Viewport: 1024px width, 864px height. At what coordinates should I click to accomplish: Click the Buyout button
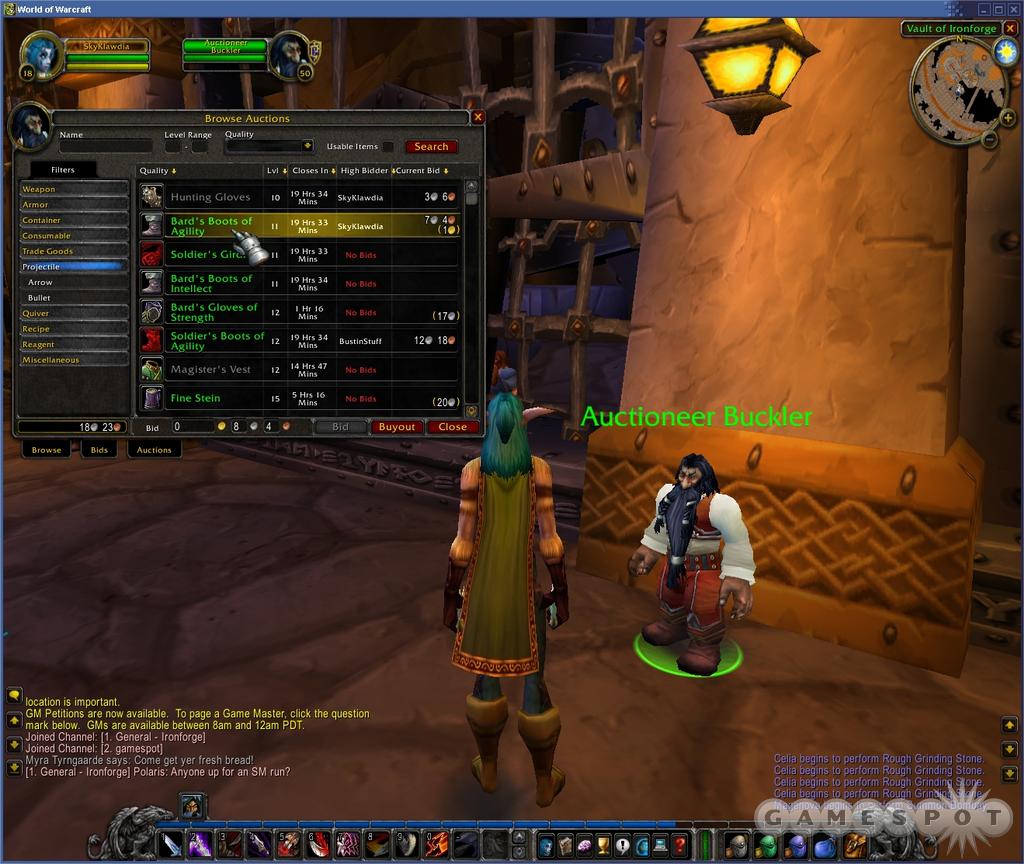[x=397, y=427]
